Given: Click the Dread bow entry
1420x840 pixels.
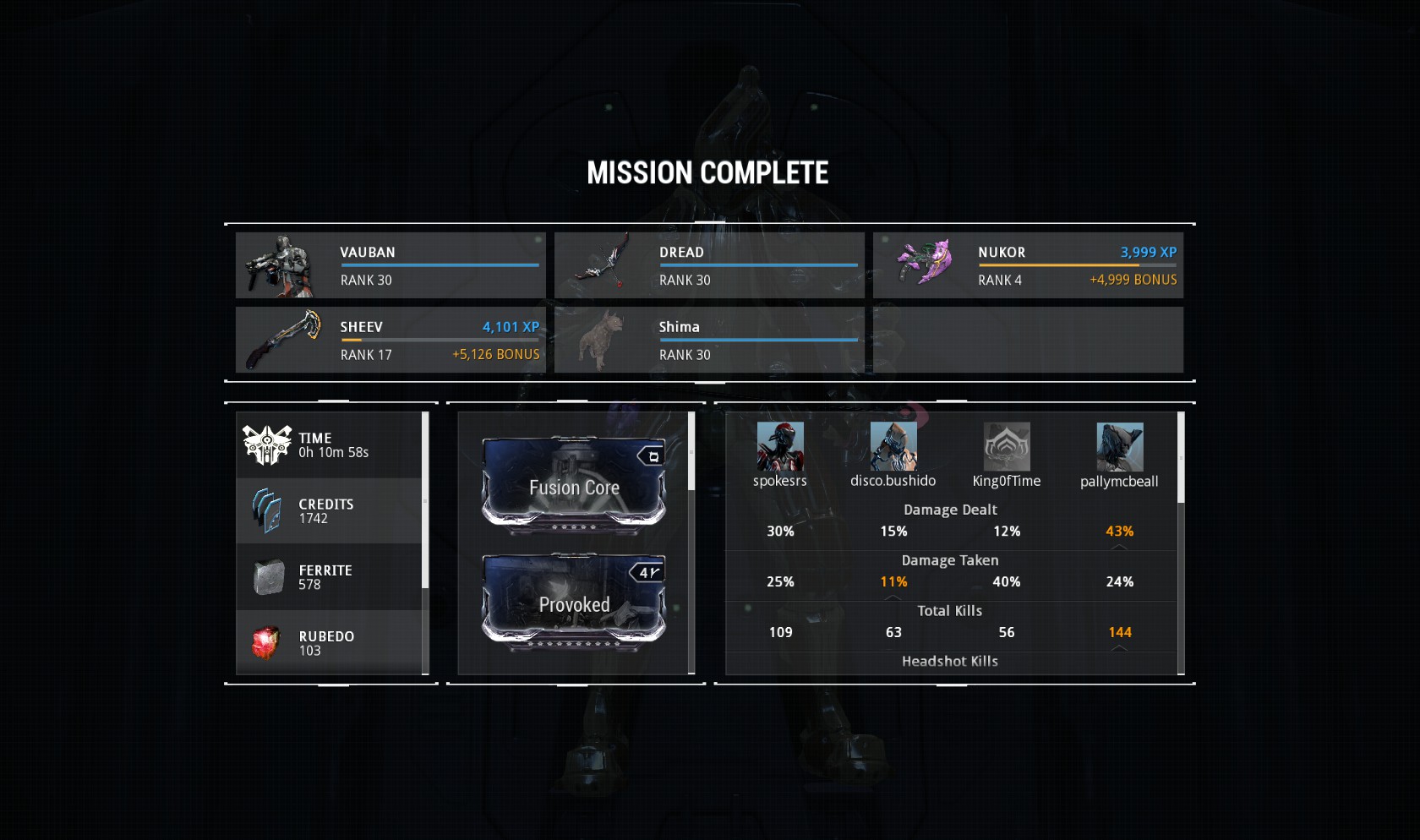Looking at the screenshot, I should pos(709,265).
